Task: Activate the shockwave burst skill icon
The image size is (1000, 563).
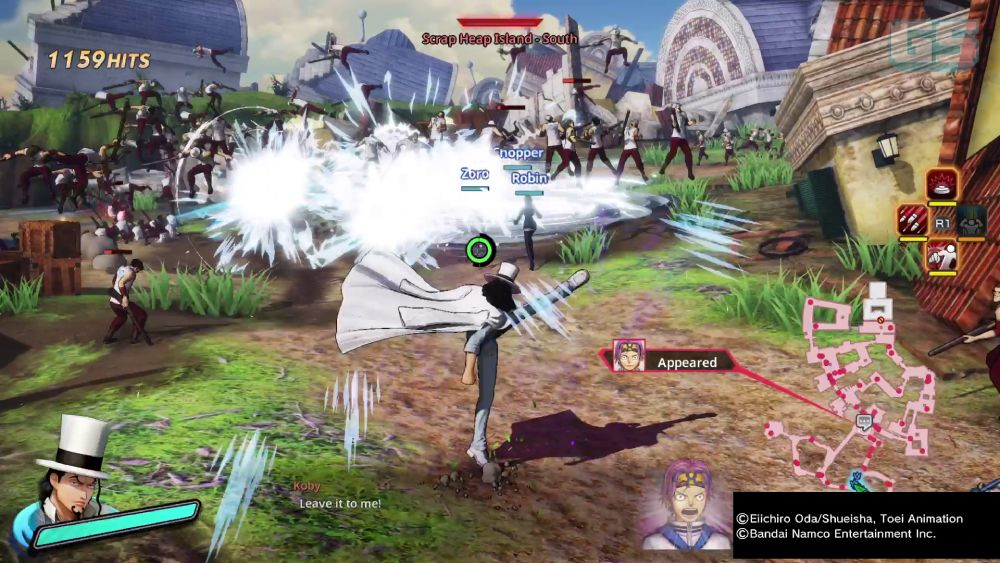Action: pos(941,184)
